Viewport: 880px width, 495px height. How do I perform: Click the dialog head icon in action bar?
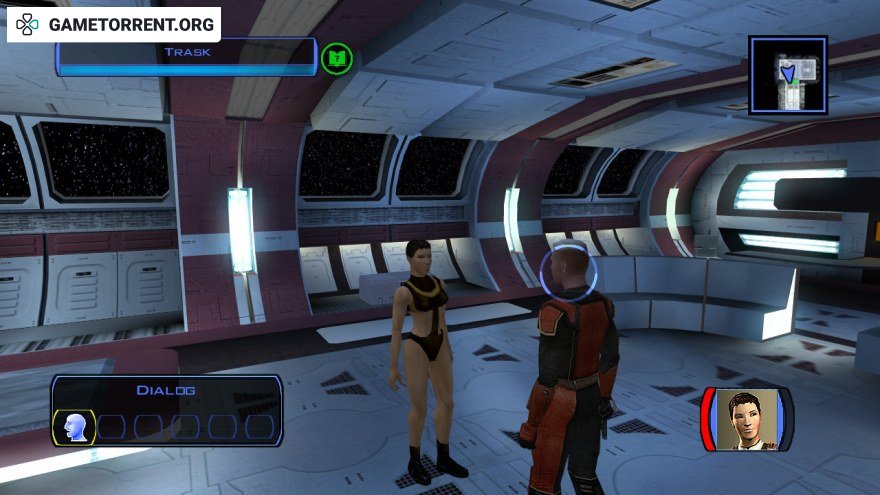click(73, 427)
